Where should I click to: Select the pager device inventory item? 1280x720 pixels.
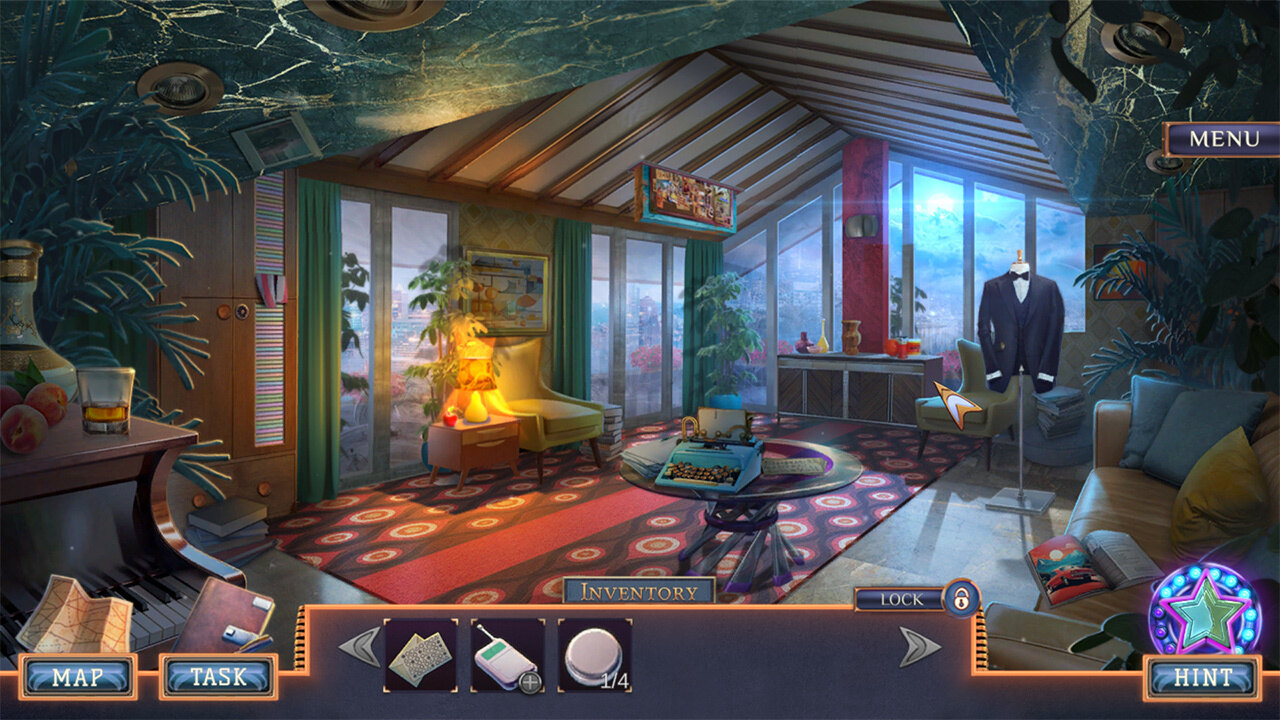507,655
